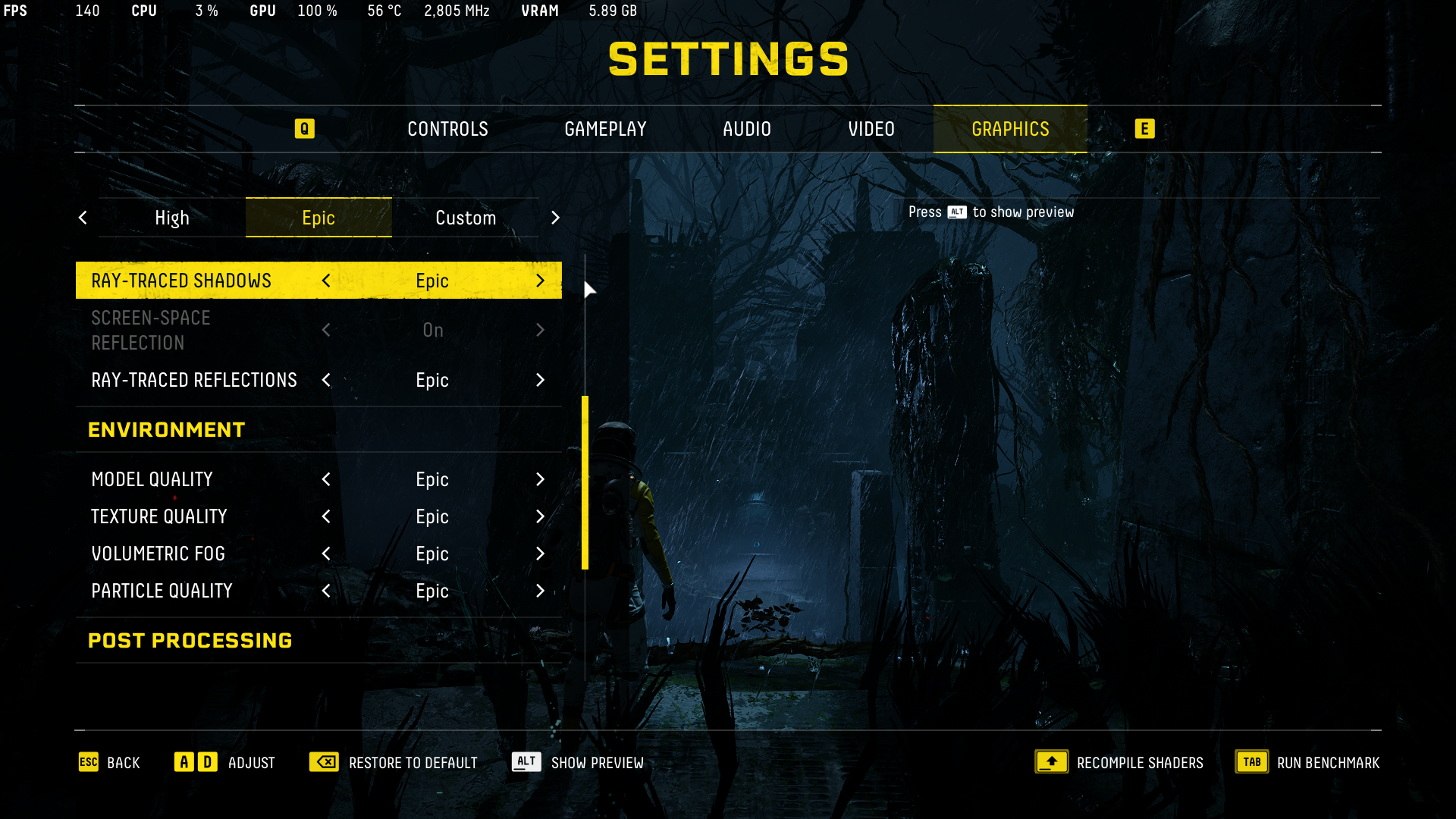Click the Epic preset option
Viewport: 1456px width, 819px height.
click(x=318, y=218)
